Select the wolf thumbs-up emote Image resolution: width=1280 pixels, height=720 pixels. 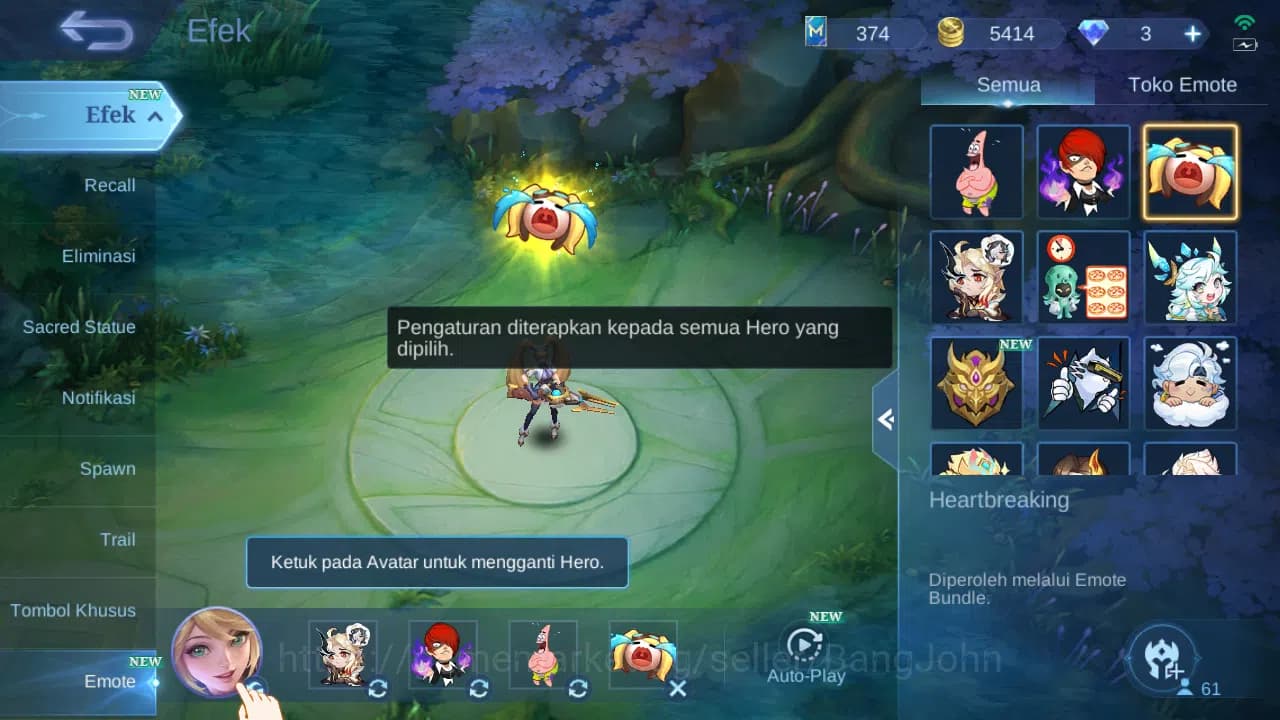1083,382
